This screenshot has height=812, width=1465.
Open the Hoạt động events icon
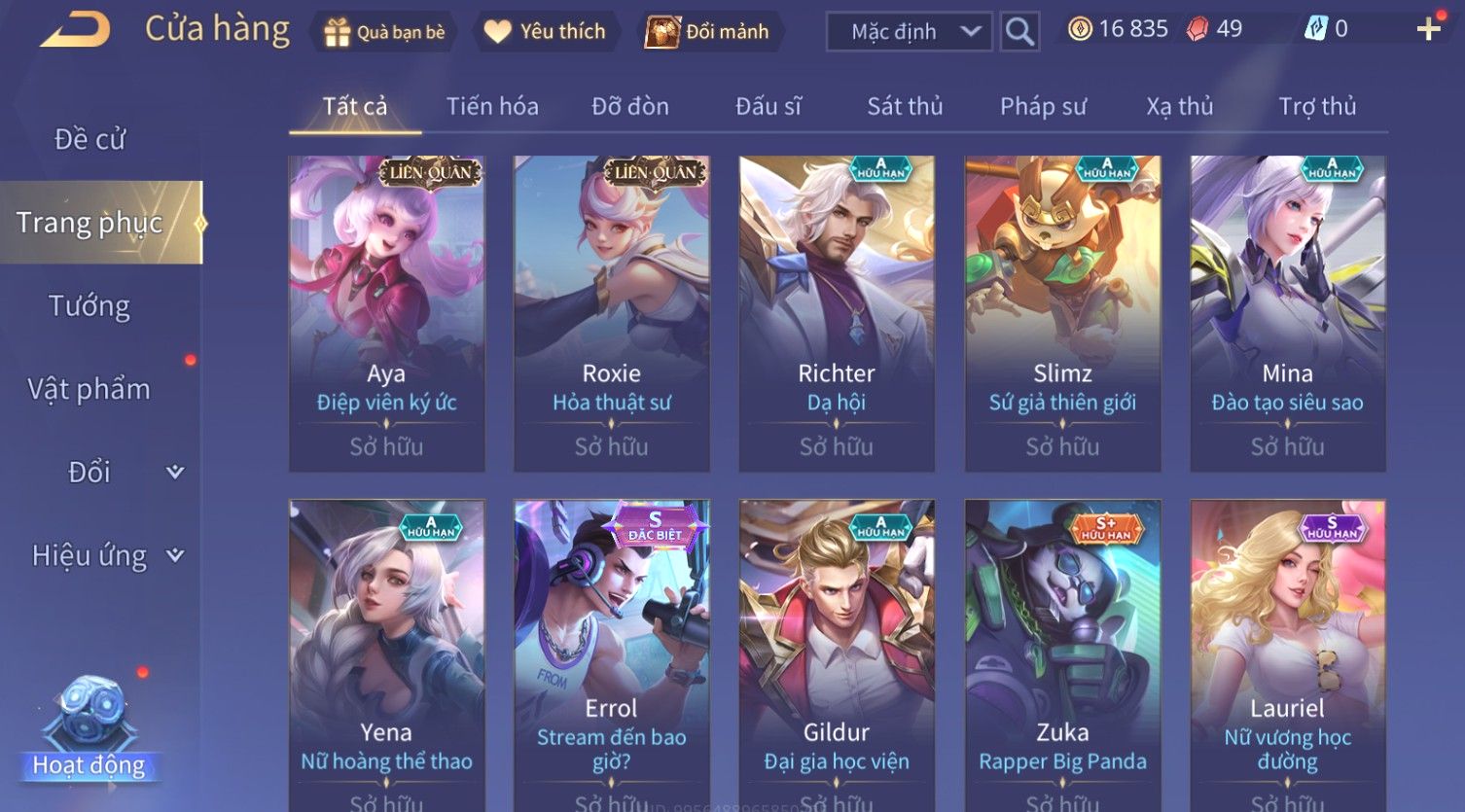point(89,729)
